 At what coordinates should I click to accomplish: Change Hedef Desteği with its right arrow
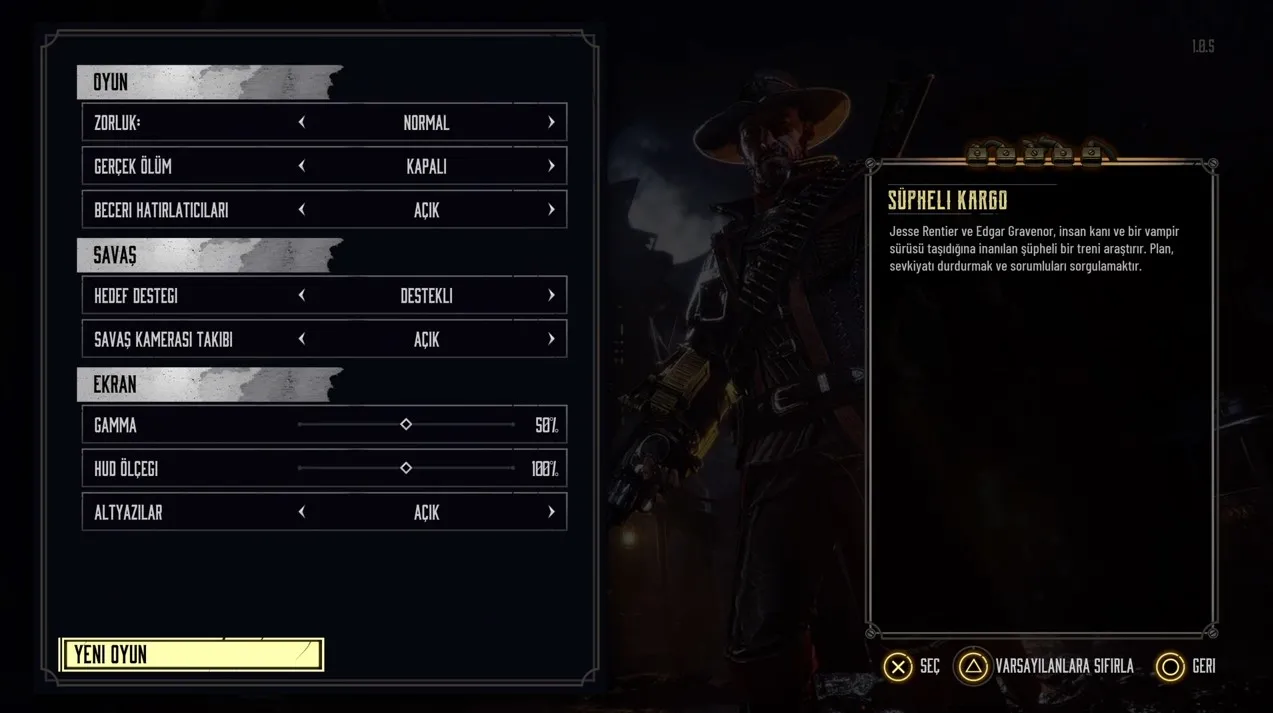pyautogui.click(x=551, y=296)
